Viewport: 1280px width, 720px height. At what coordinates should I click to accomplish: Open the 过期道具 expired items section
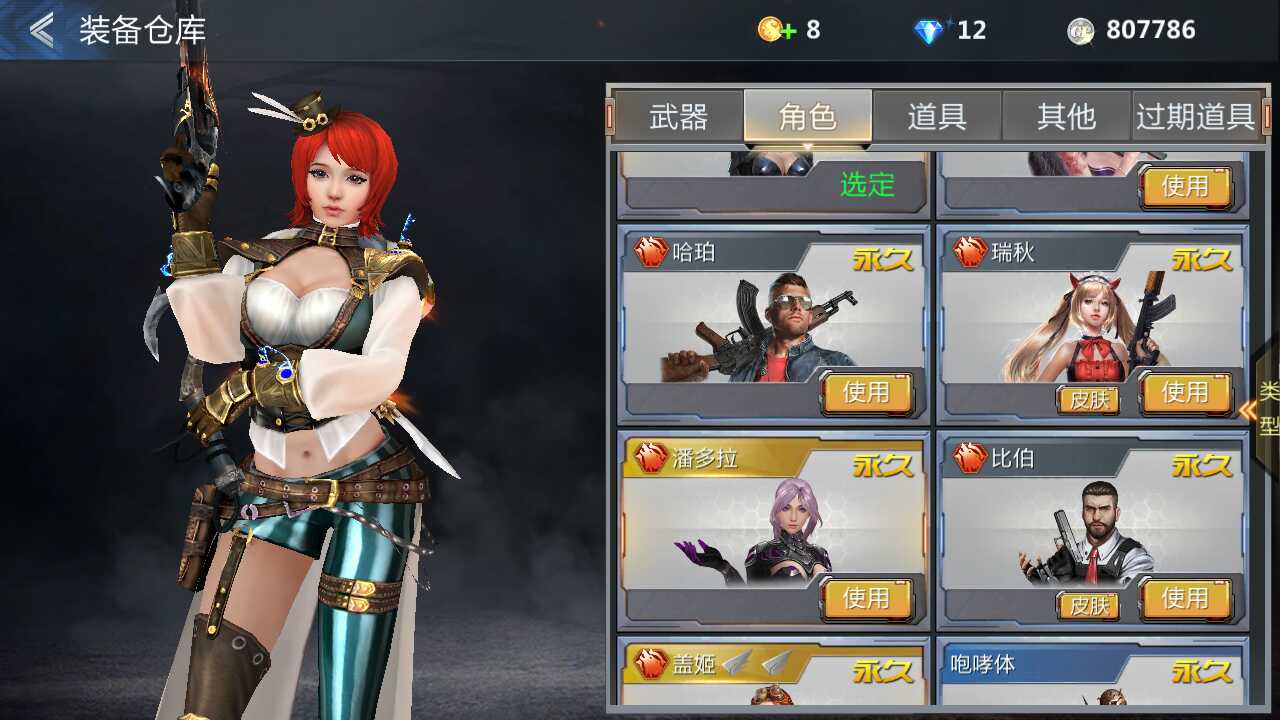tap(1196, 116)
